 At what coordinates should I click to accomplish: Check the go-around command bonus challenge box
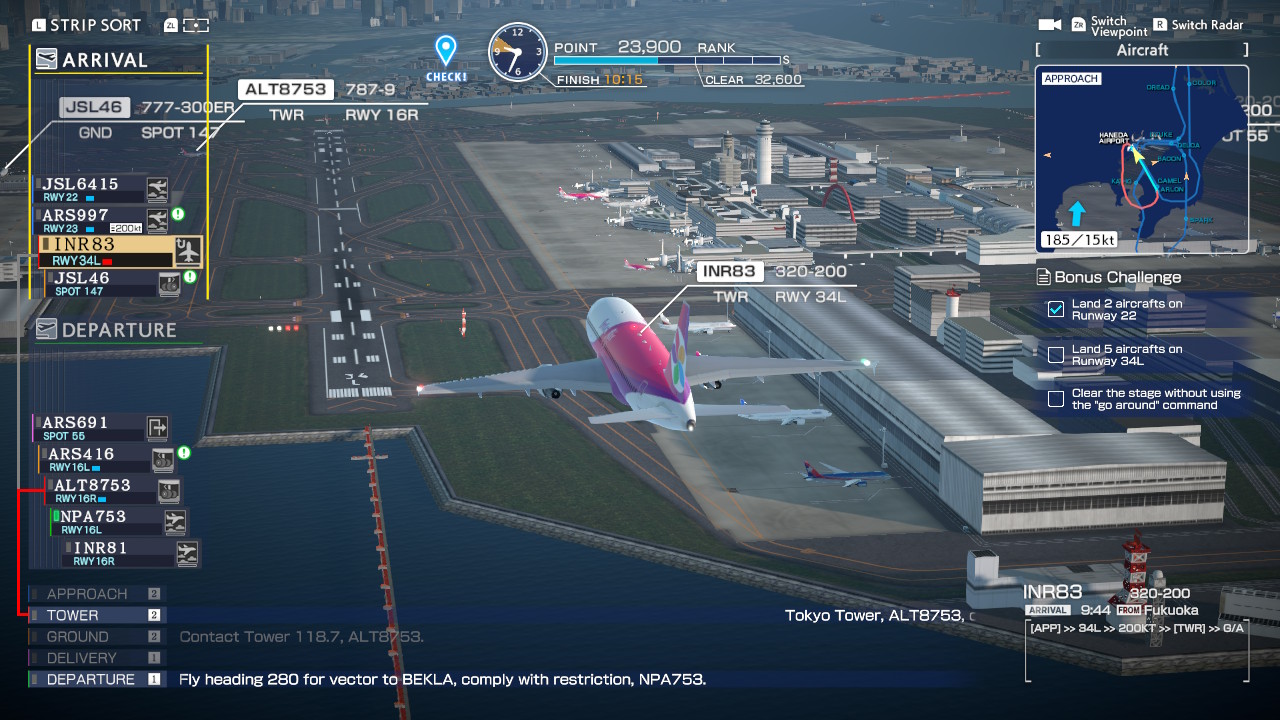click(1056, 398)
